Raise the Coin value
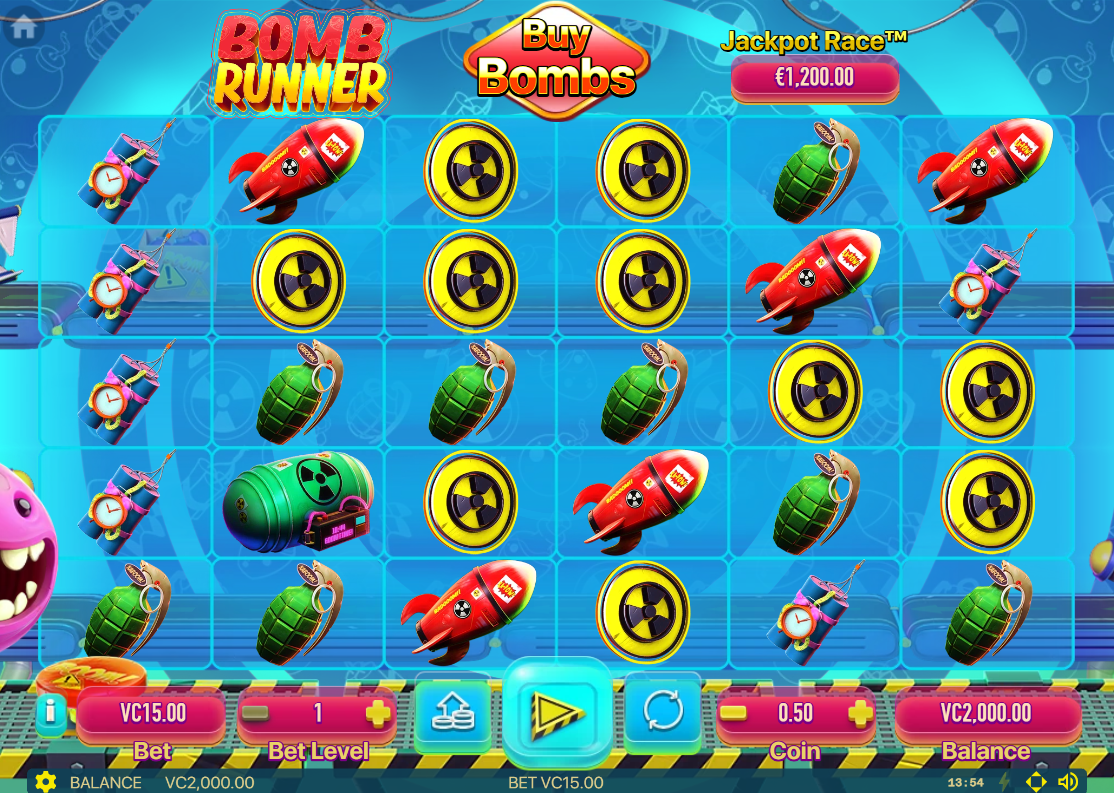This screenshot has height=793, width=1114. 859,713
